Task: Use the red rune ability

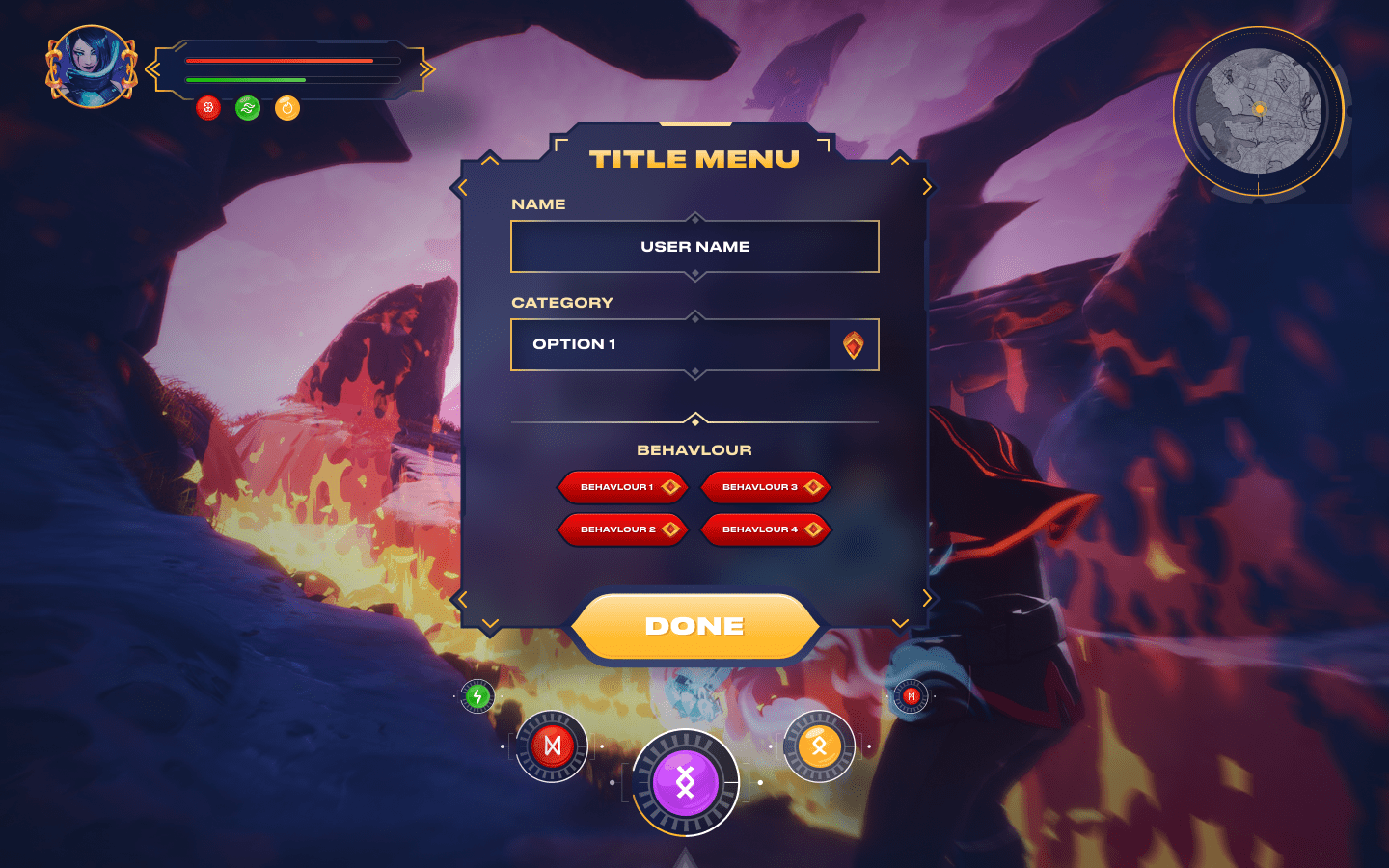Action: 552,746
